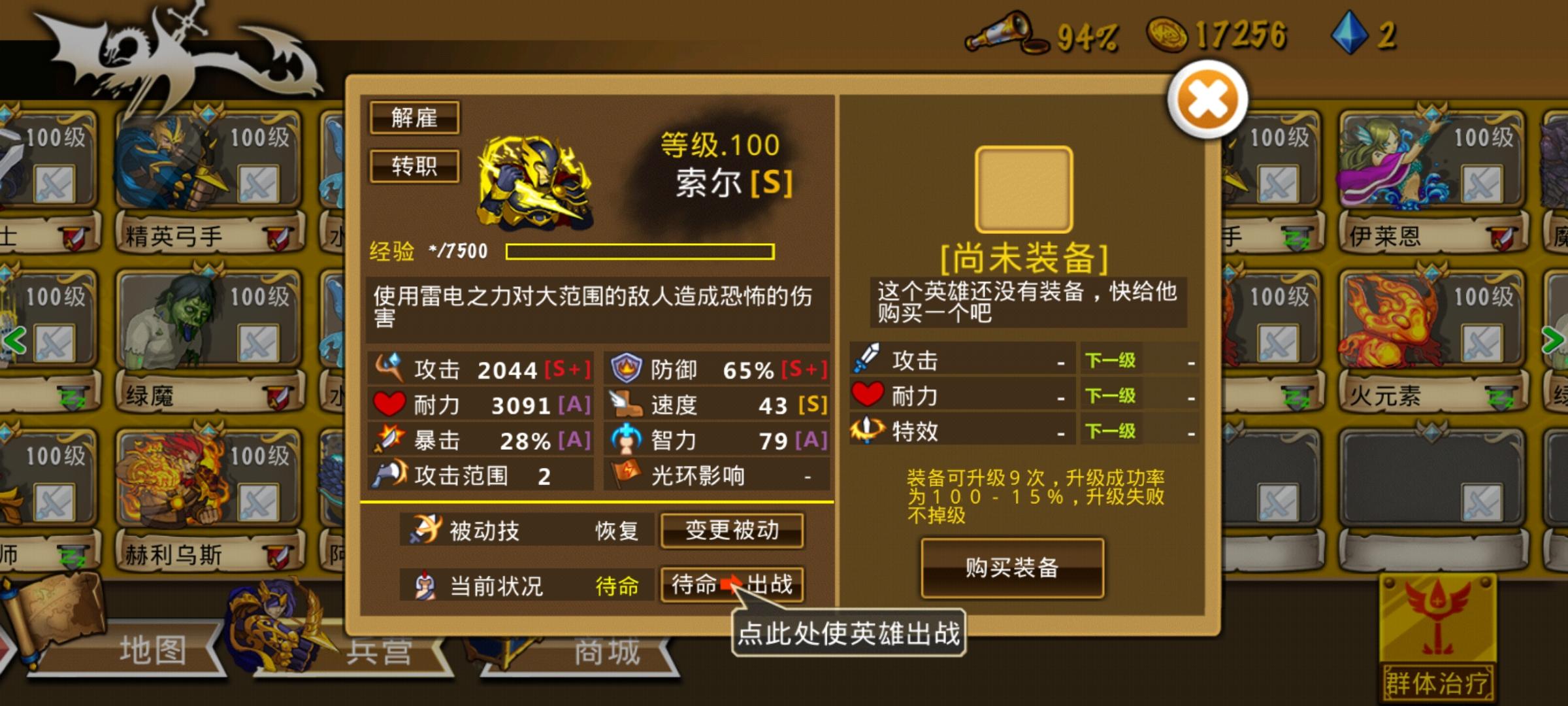Open the 下一级 upgrade option for 攻击
The height and width of the screenshot is (706, 1568).
[x=1111, y=360]
